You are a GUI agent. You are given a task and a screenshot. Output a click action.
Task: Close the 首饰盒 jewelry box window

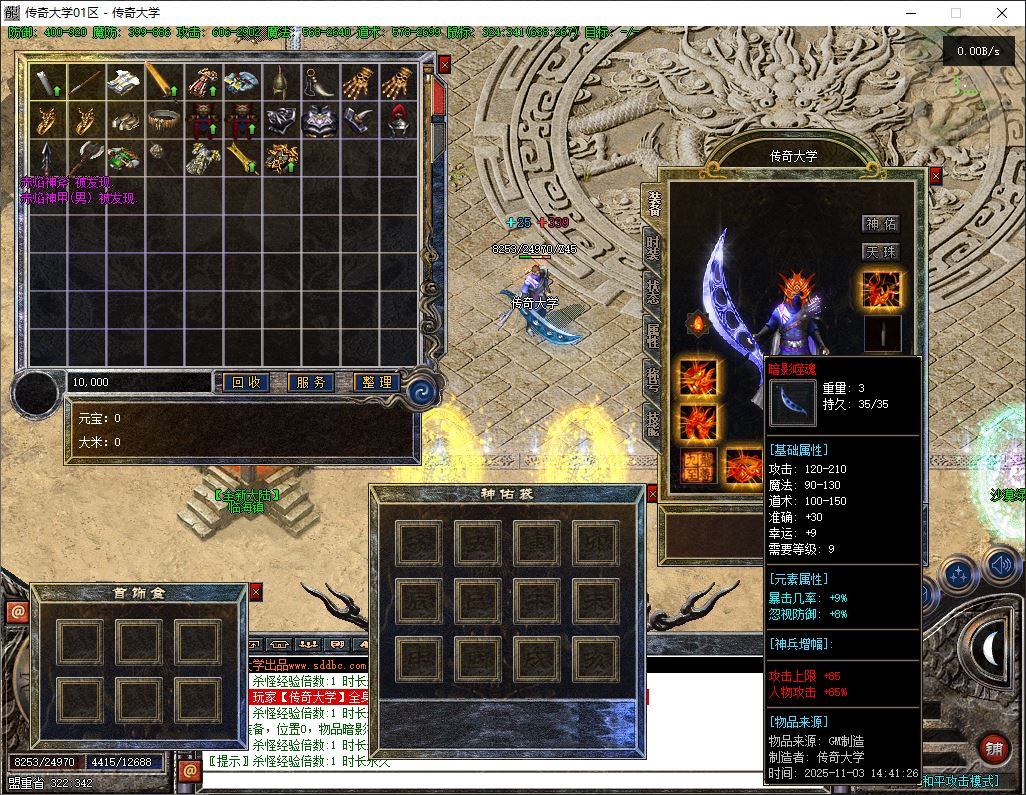255,592
